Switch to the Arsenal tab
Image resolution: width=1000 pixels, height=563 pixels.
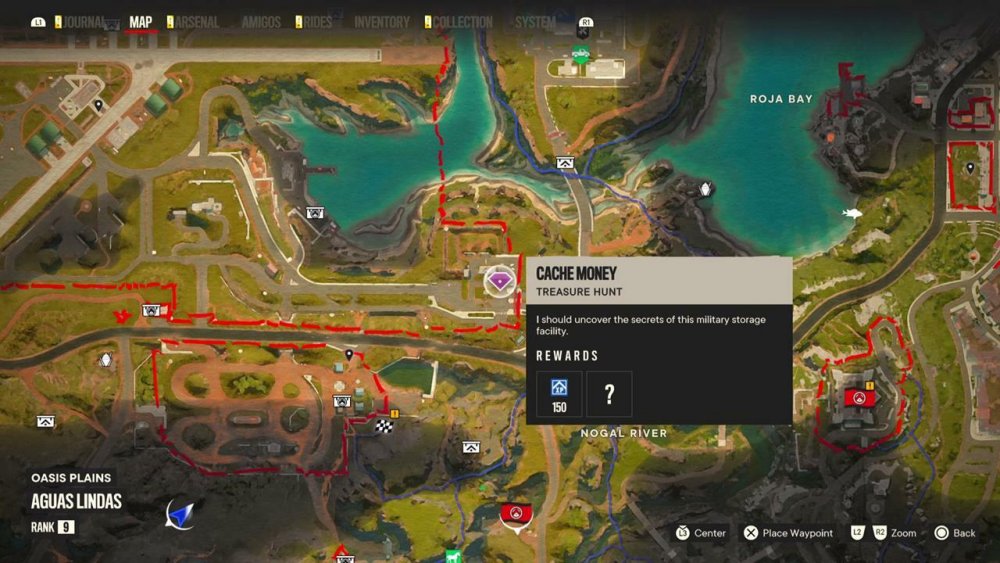[x=196, y=22]
